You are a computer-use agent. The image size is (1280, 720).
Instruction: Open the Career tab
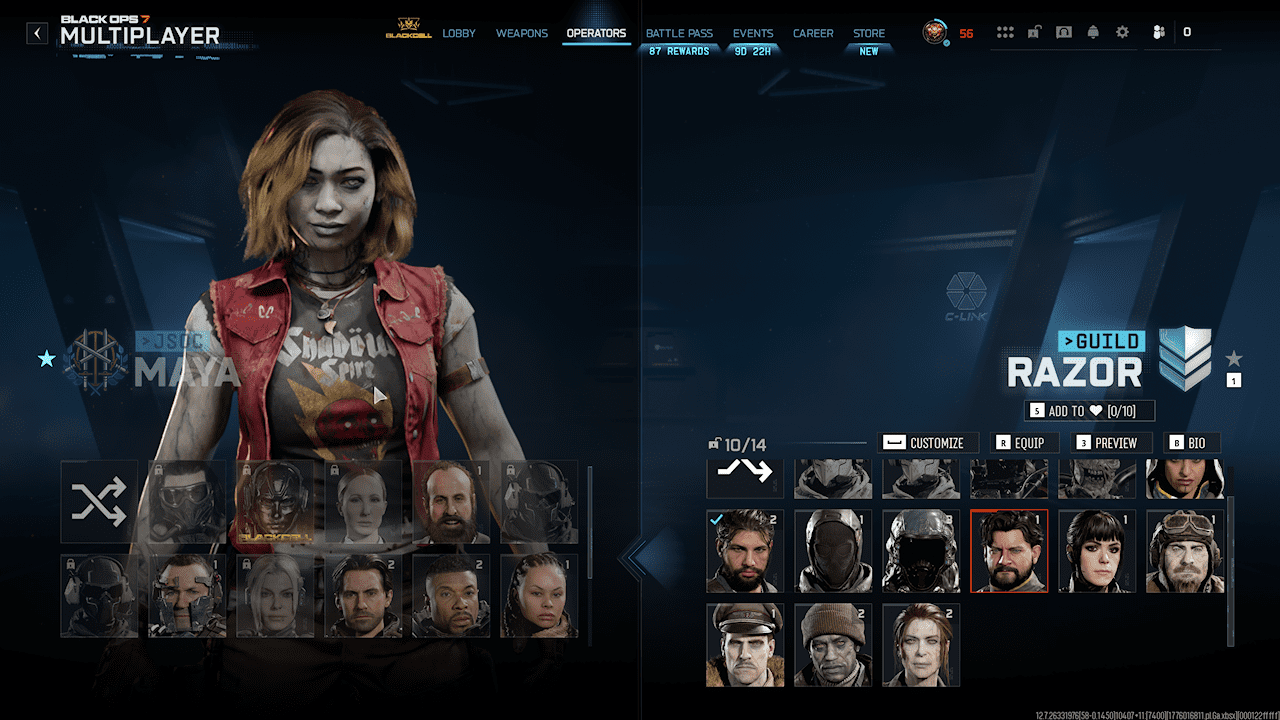tap(813, 33)
